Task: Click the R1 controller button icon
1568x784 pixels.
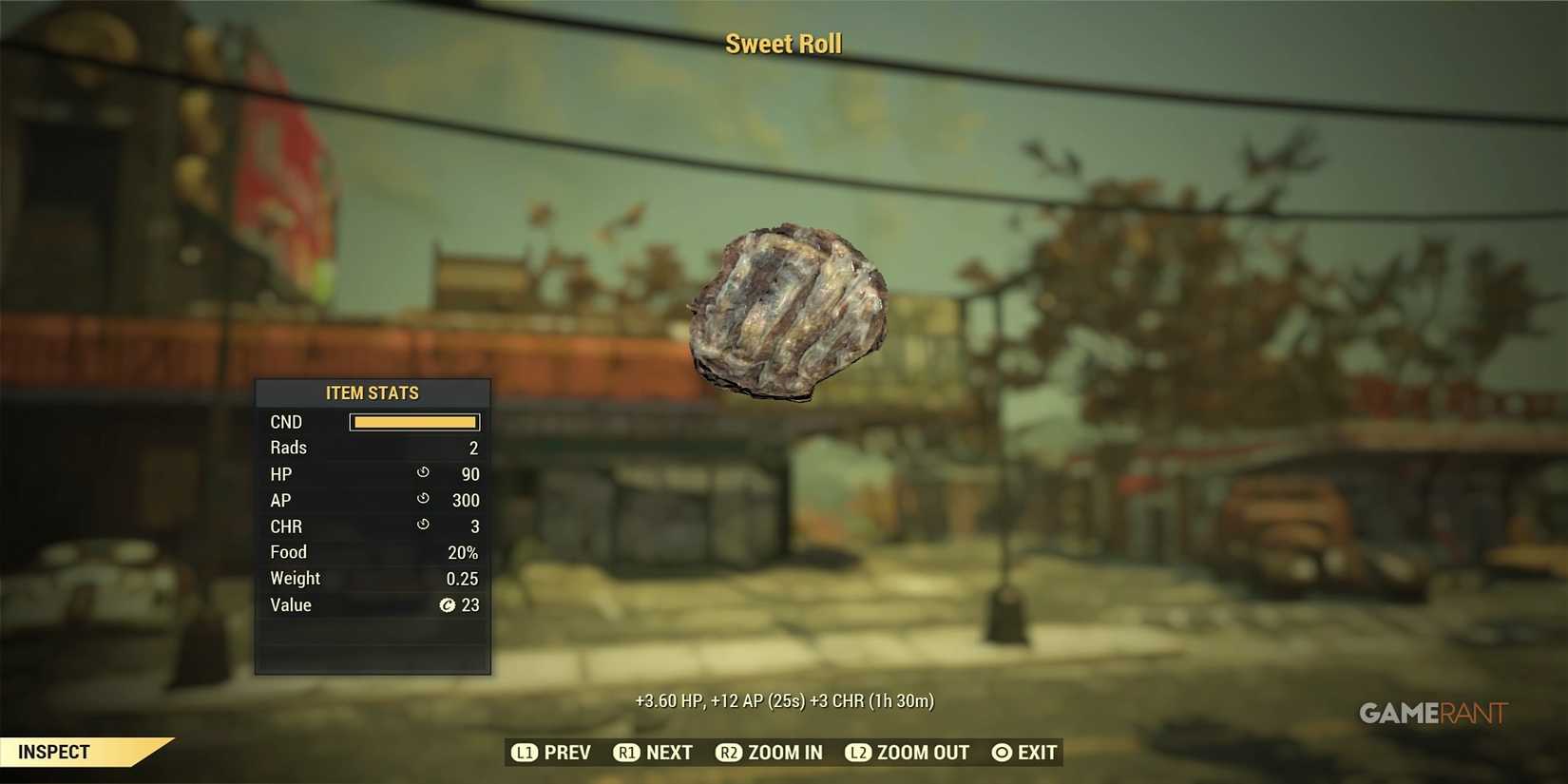Action: (627, 752)
